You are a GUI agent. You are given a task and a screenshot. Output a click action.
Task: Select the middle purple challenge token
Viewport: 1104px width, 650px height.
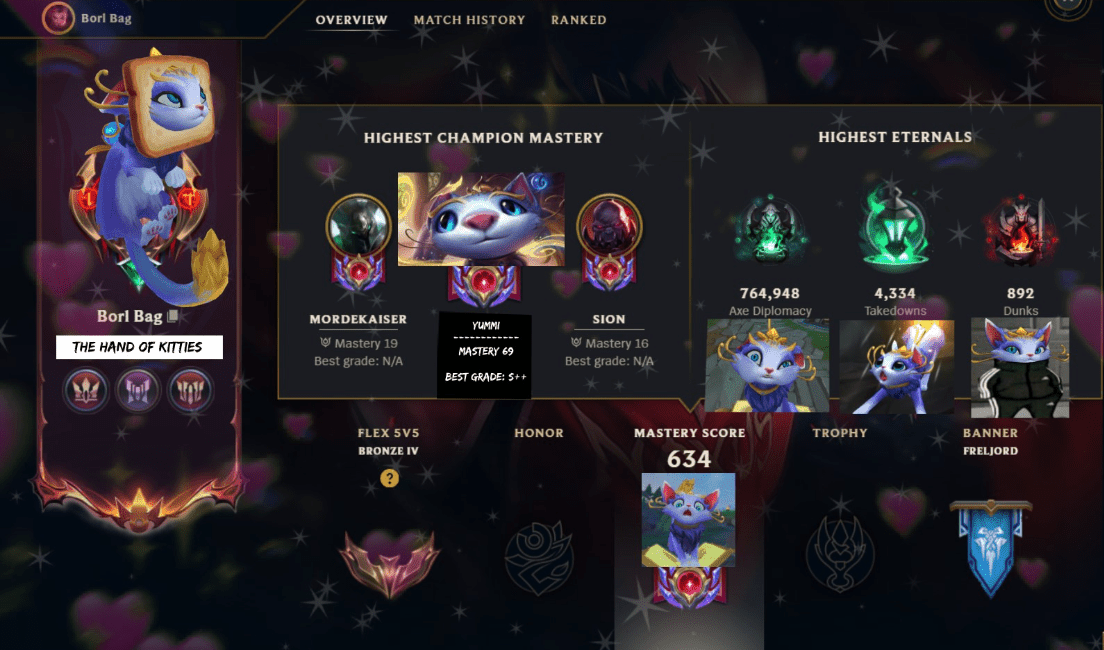[139, 390]
